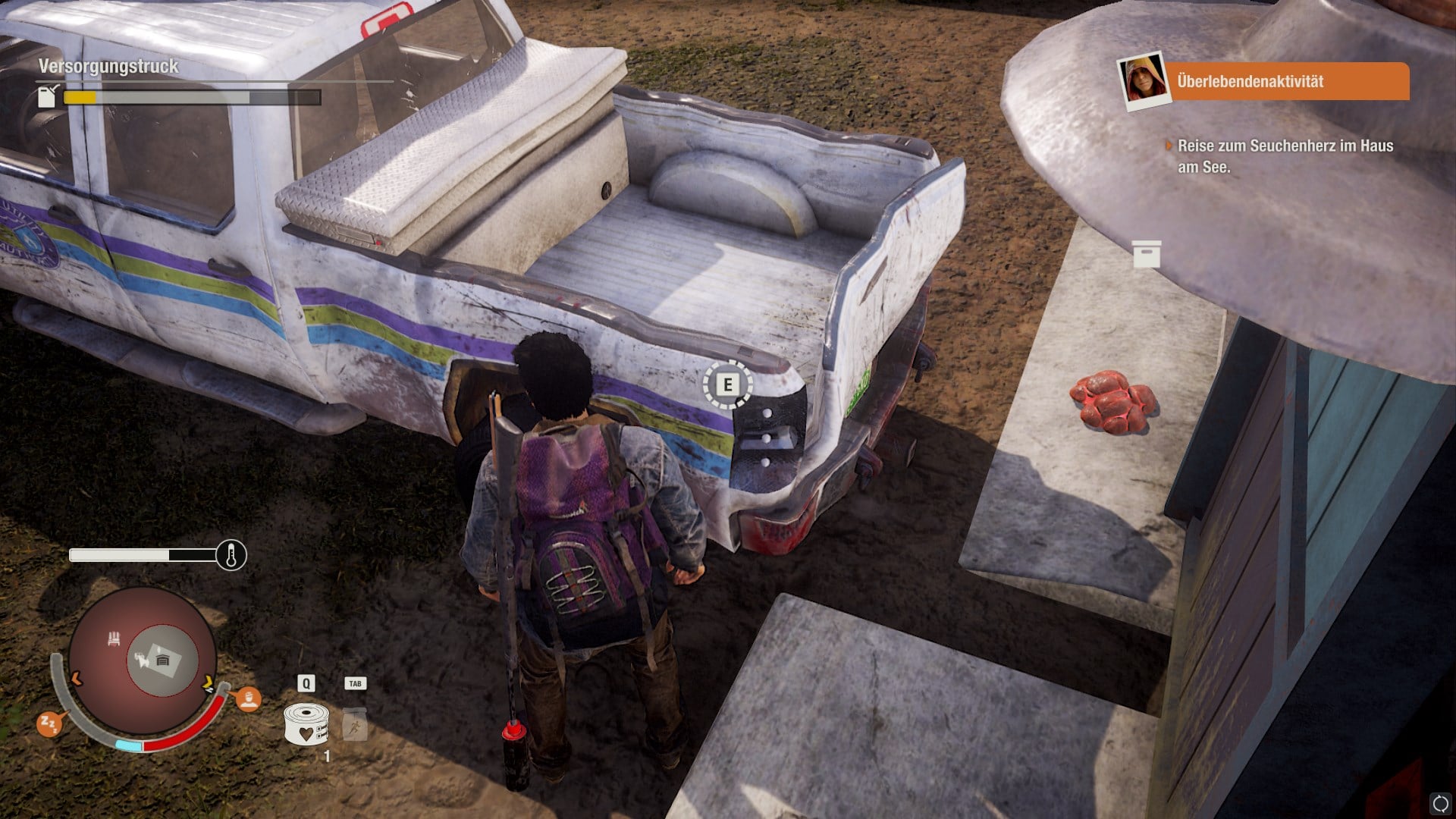
Task: Select the bandage roll item slot
Action: 306,723
